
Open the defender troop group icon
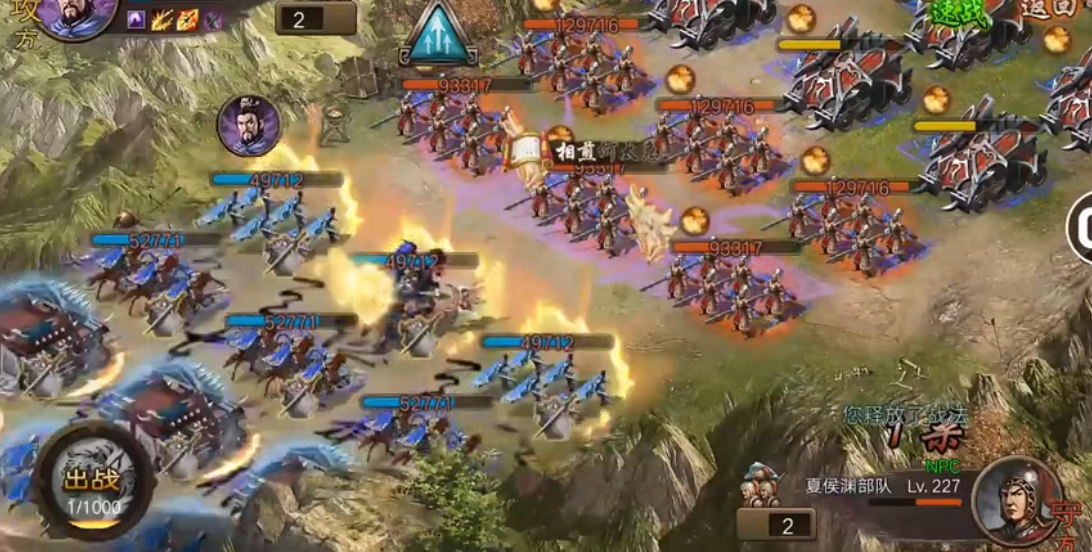pyautogui.click(x=761, y=486)
